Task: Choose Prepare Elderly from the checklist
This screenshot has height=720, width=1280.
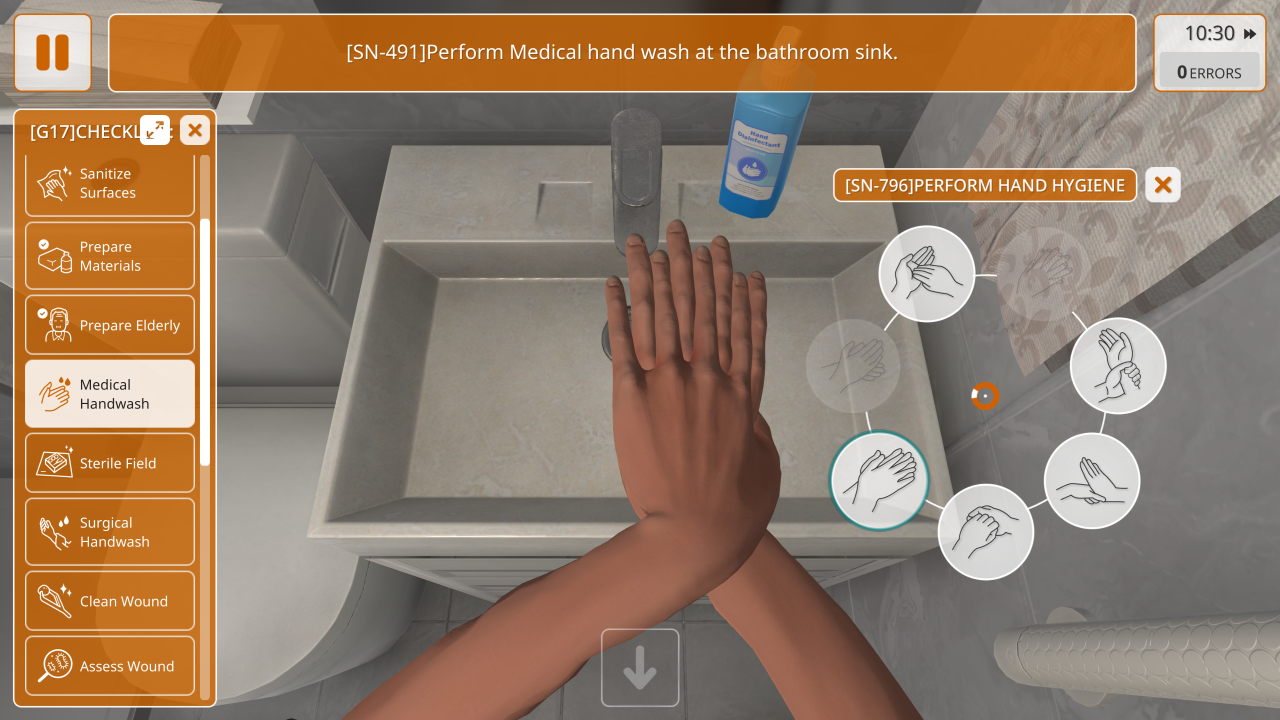Action: coord(110,325)
